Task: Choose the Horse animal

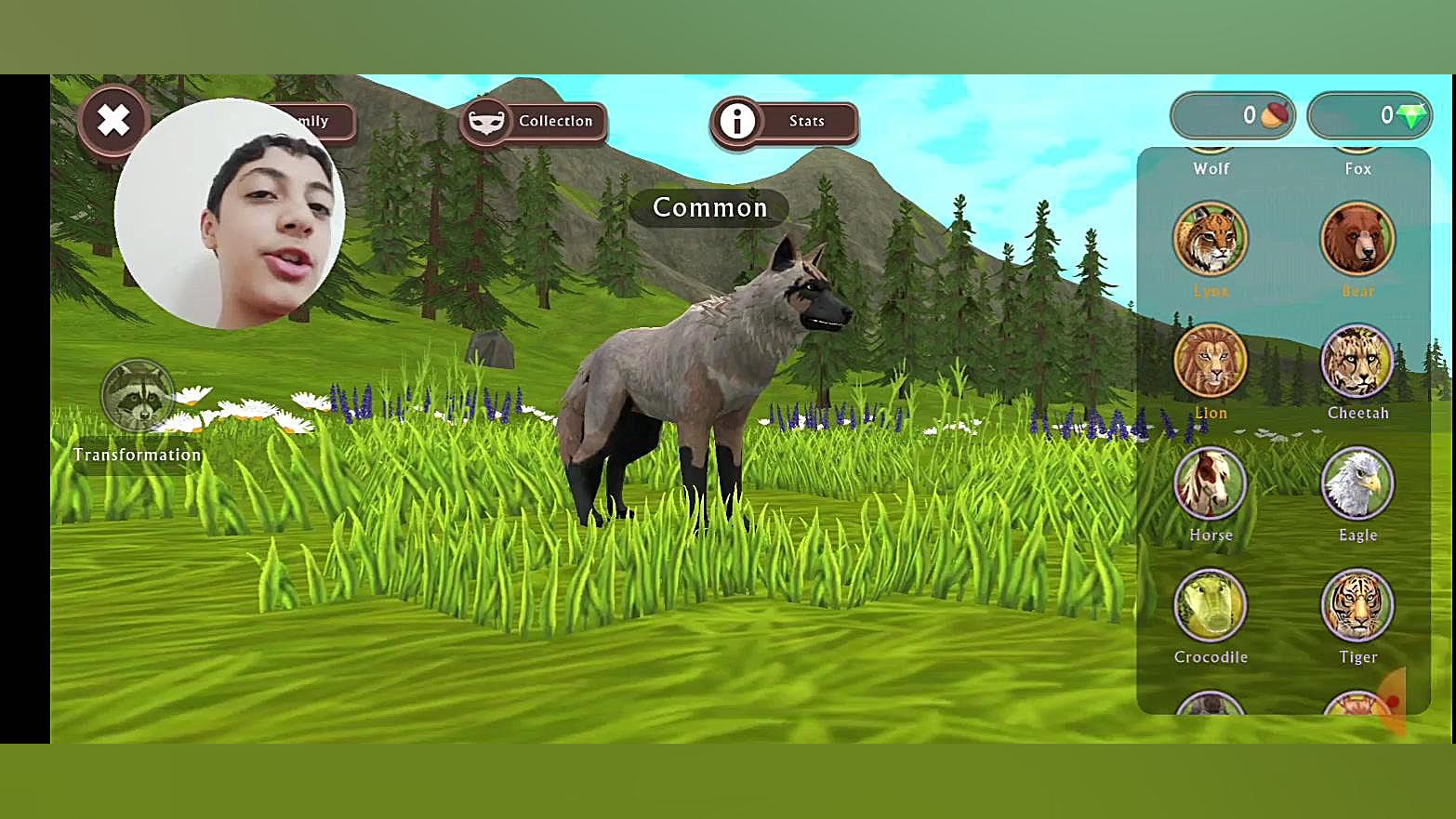Action: click(1210, 483)
